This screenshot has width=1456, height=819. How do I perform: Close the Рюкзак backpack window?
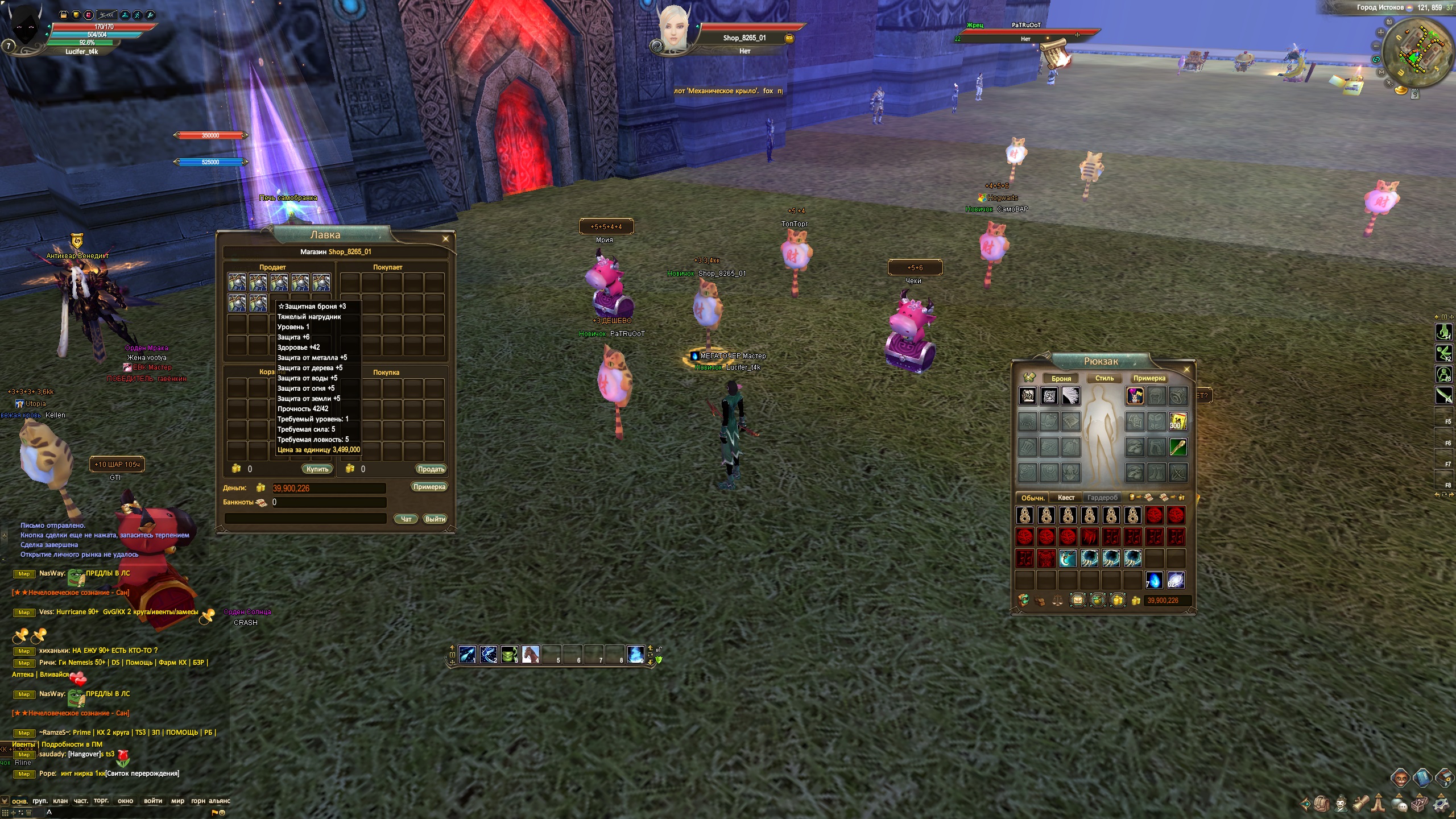pyautogui.click(x=1186, y=370)
